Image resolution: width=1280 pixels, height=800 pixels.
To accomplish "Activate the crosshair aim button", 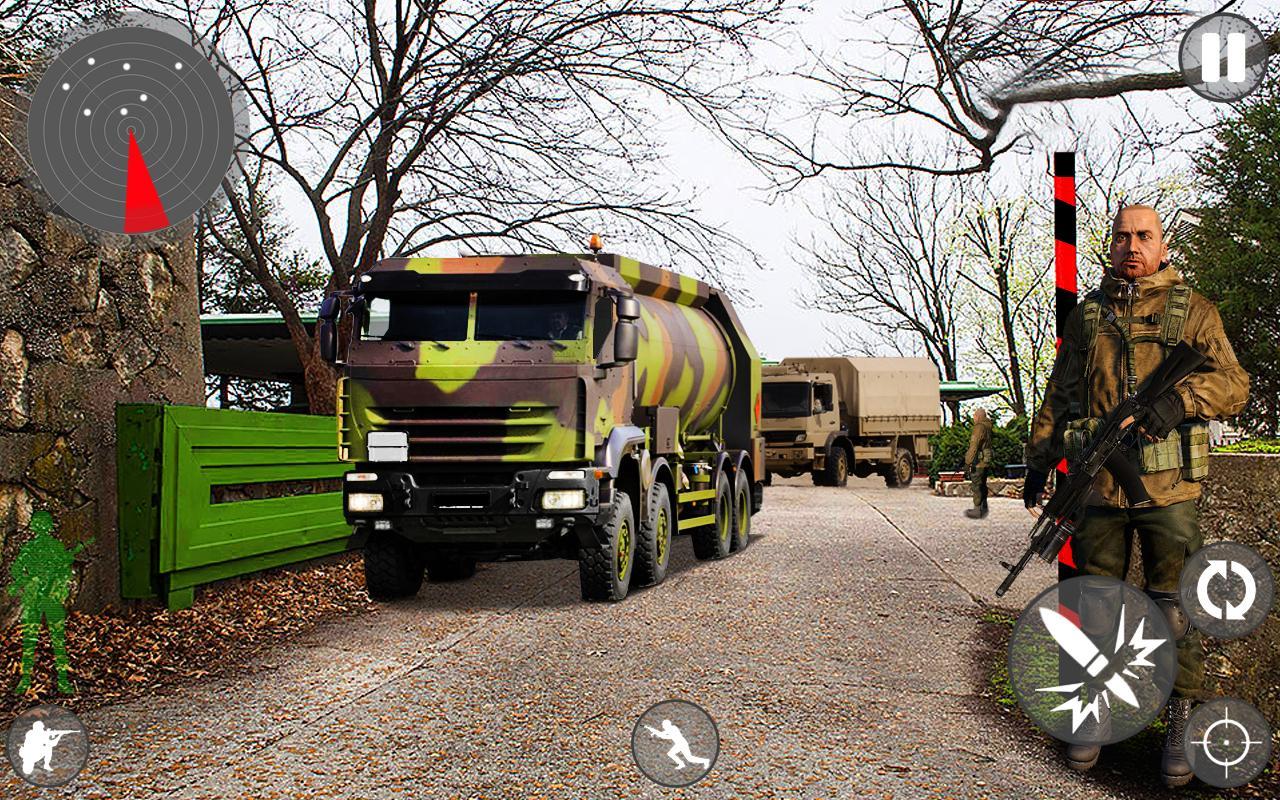I will point(1227,742).
